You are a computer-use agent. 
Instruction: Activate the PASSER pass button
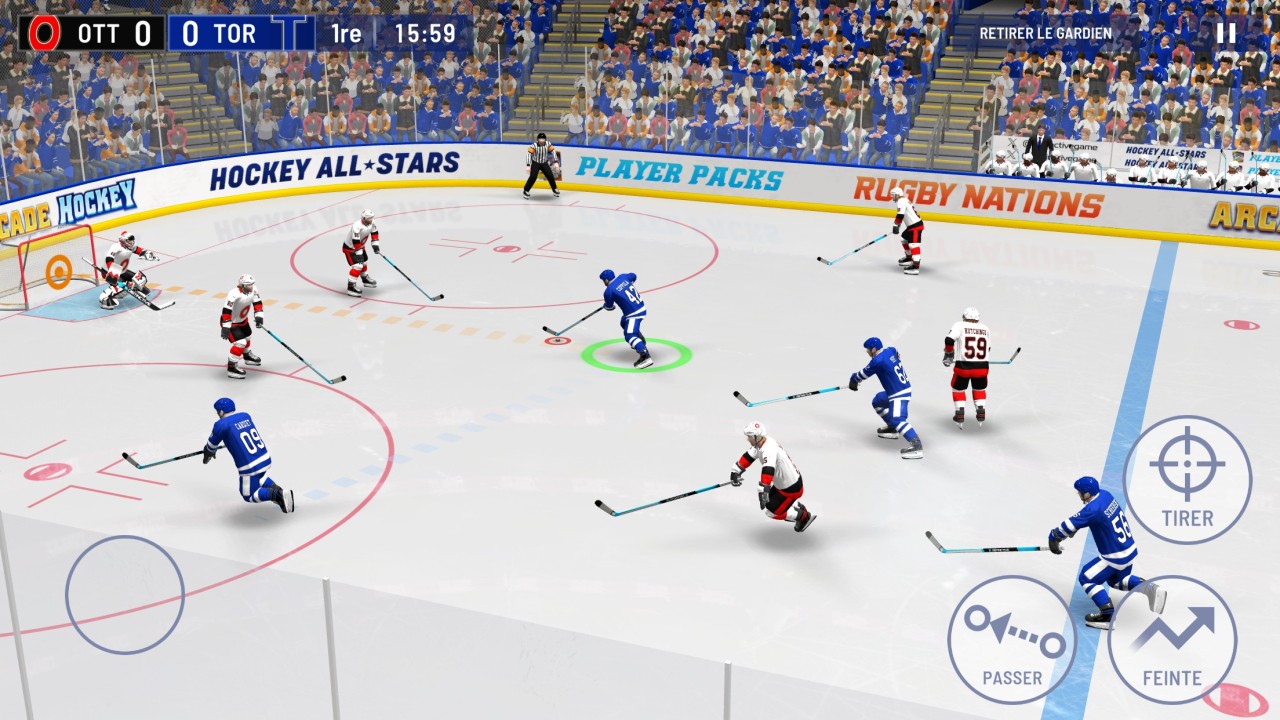pos(1011,639)
